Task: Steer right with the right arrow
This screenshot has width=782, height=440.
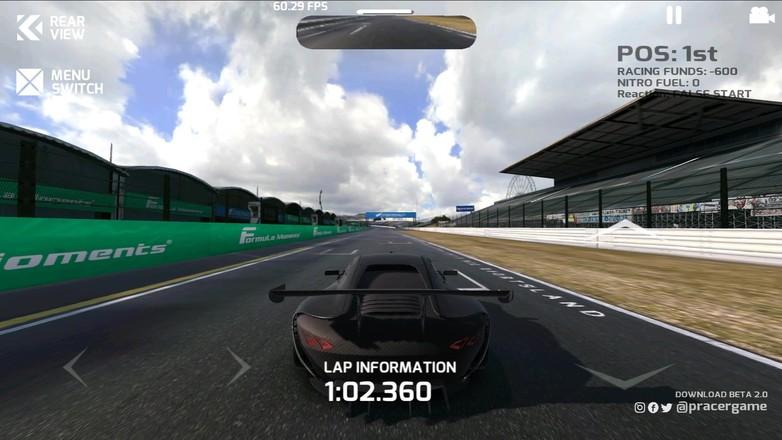Action: click(238, 366)
